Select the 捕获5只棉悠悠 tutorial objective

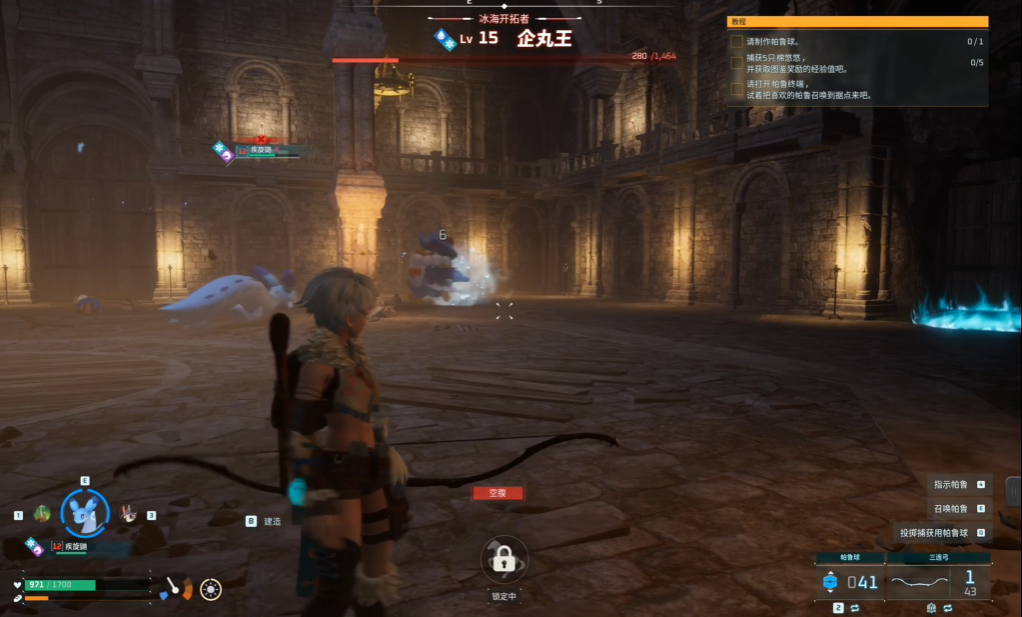point(796,64)
